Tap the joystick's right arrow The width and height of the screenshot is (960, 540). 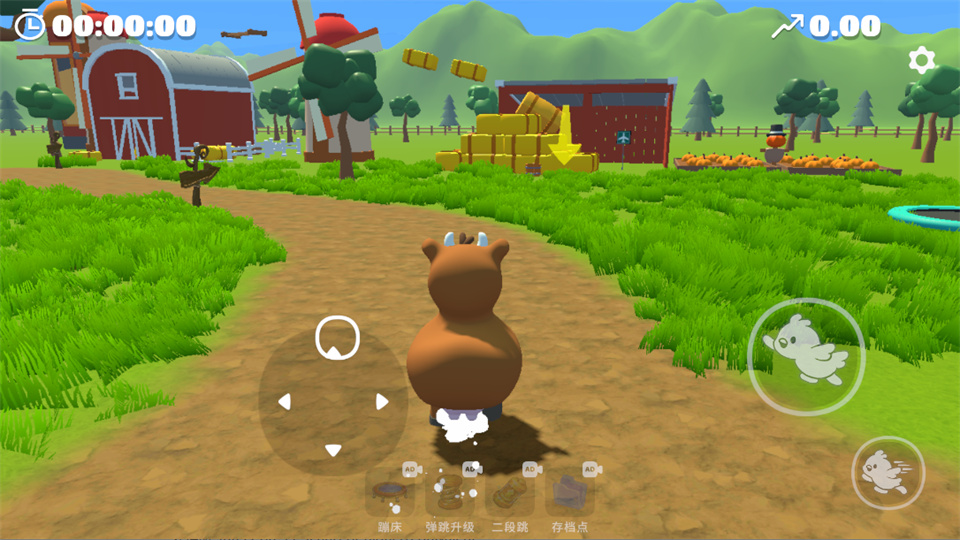coord(382,402)
